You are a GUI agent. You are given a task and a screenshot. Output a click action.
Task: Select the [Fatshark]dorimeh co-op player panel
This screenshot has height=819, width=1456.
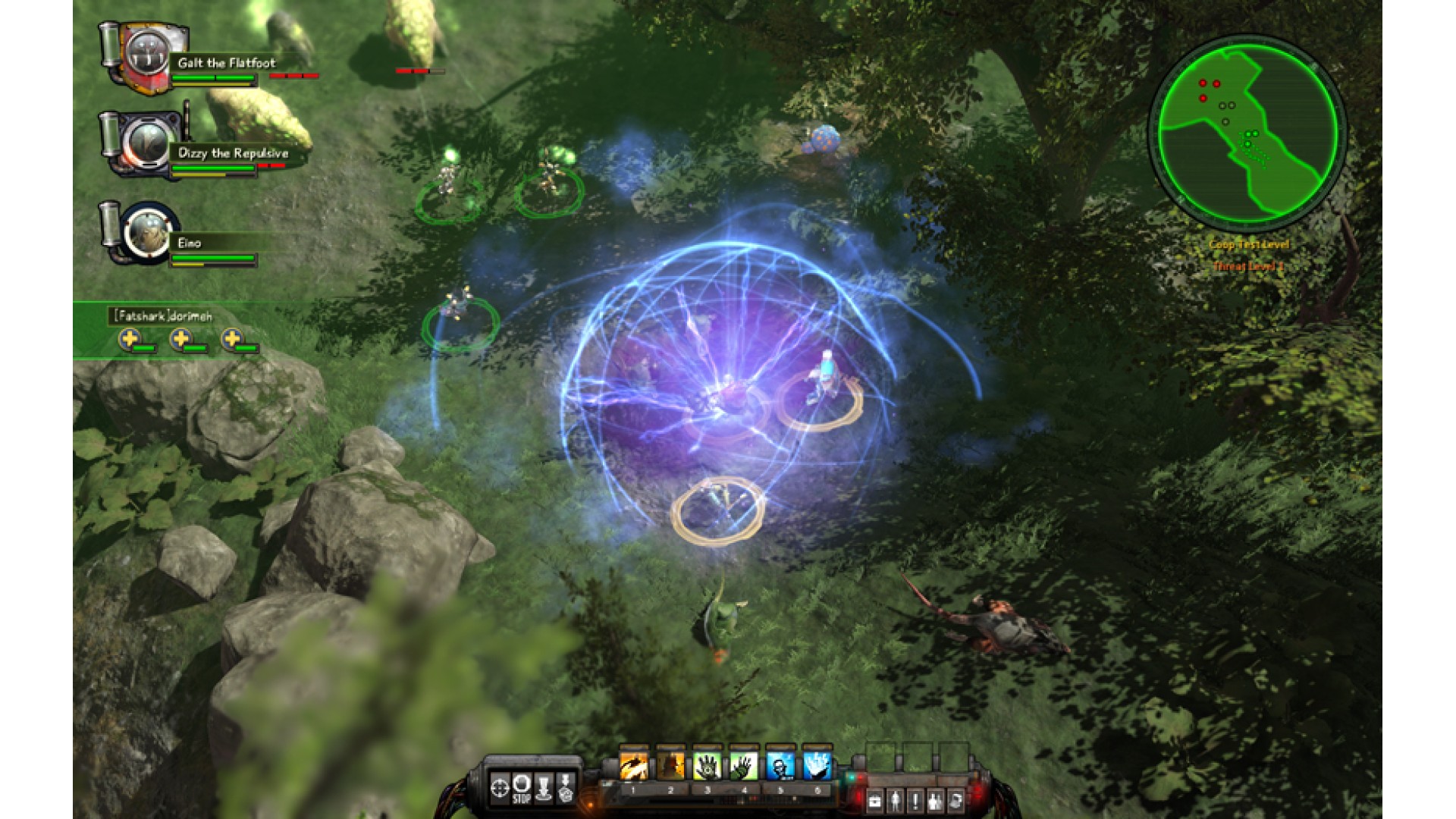pyautogui.click(x=163, y=316)
